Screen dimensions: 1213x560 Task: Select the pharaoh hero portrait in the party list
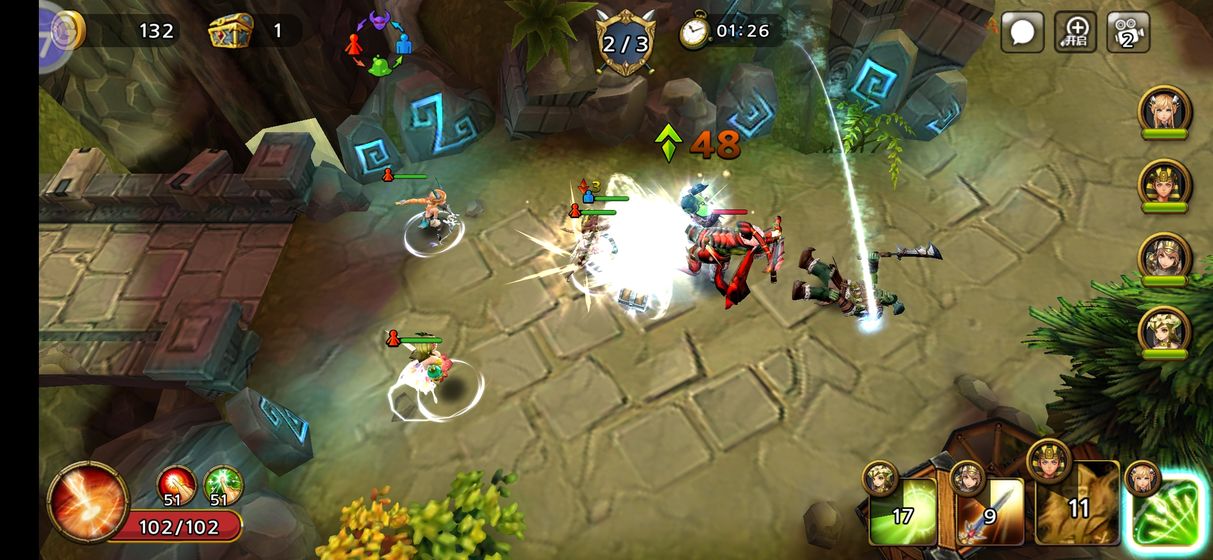(1164, 184)
